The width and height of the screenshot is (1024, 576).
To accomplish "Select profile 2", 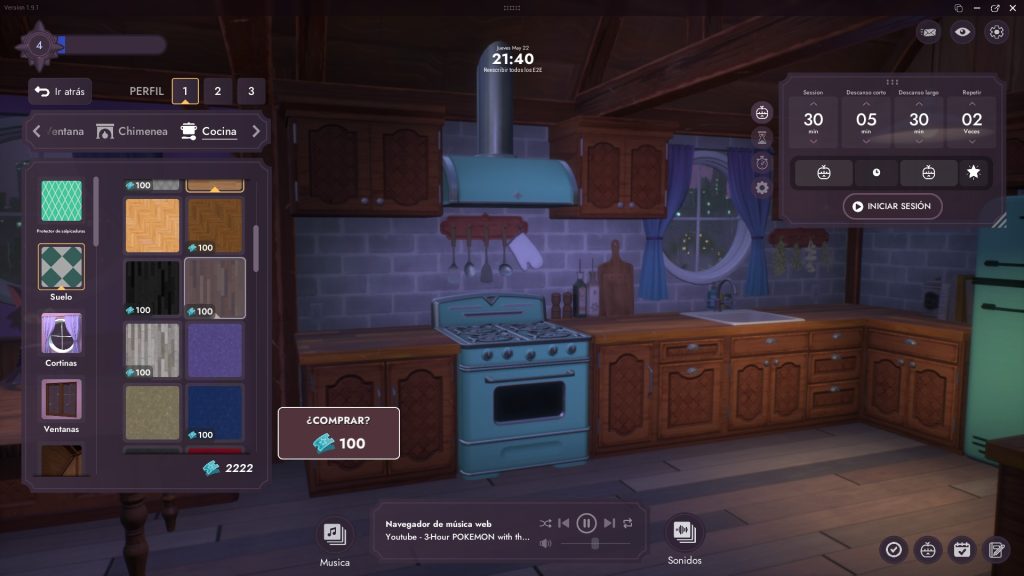I will coord(218,92).
